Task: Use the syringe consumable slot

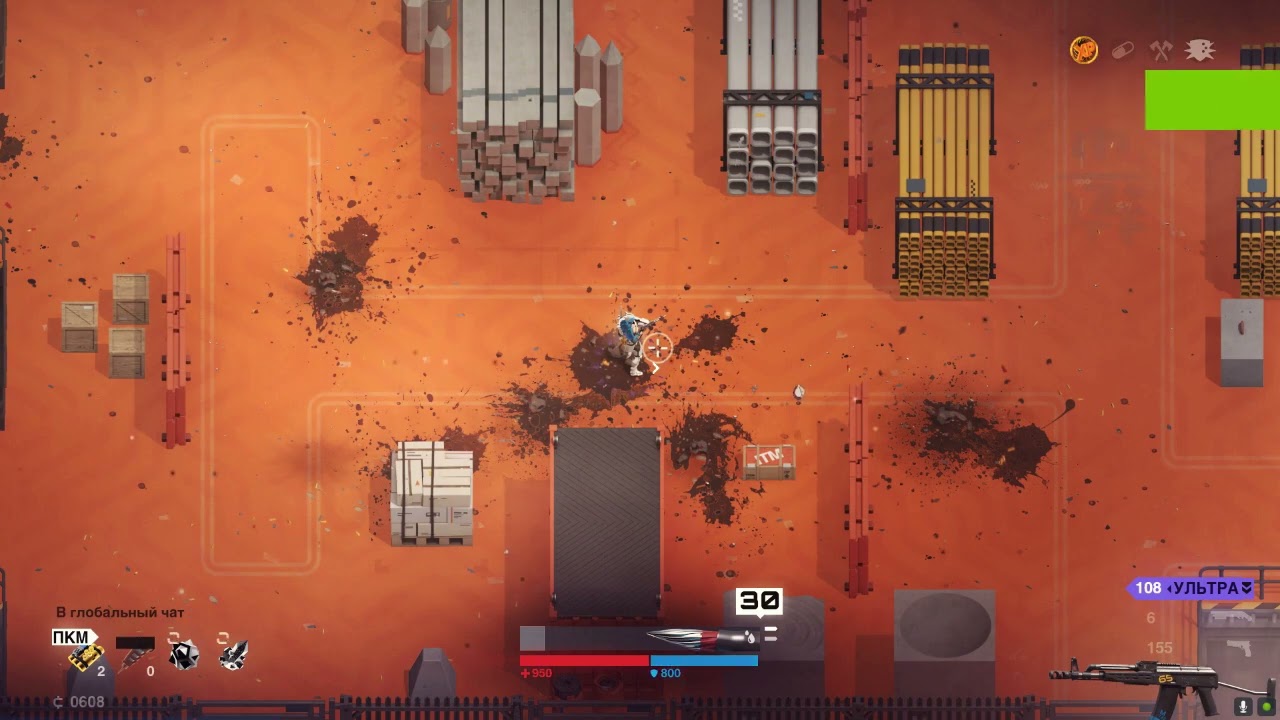Action: [135, 656]
